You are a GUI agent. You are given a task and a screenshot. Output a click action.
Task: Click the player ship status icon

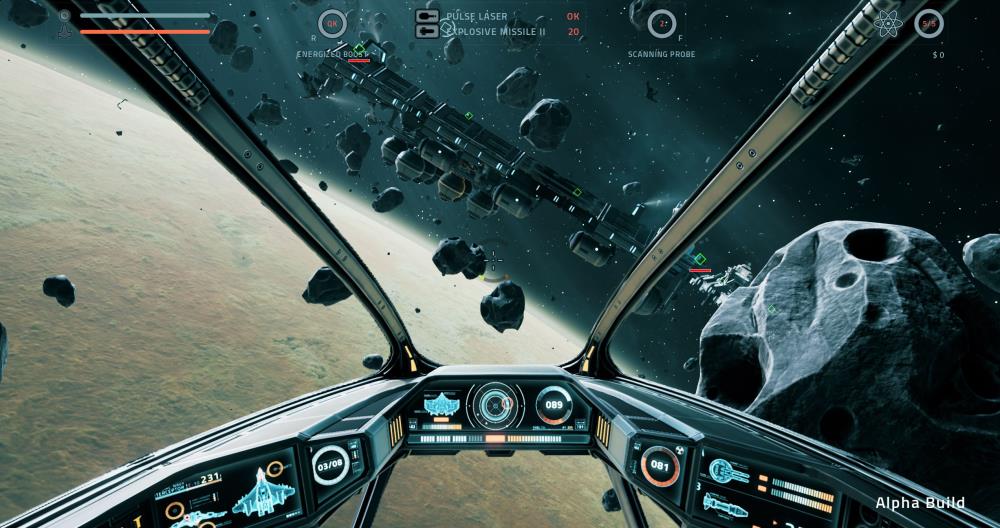[64, 23]
